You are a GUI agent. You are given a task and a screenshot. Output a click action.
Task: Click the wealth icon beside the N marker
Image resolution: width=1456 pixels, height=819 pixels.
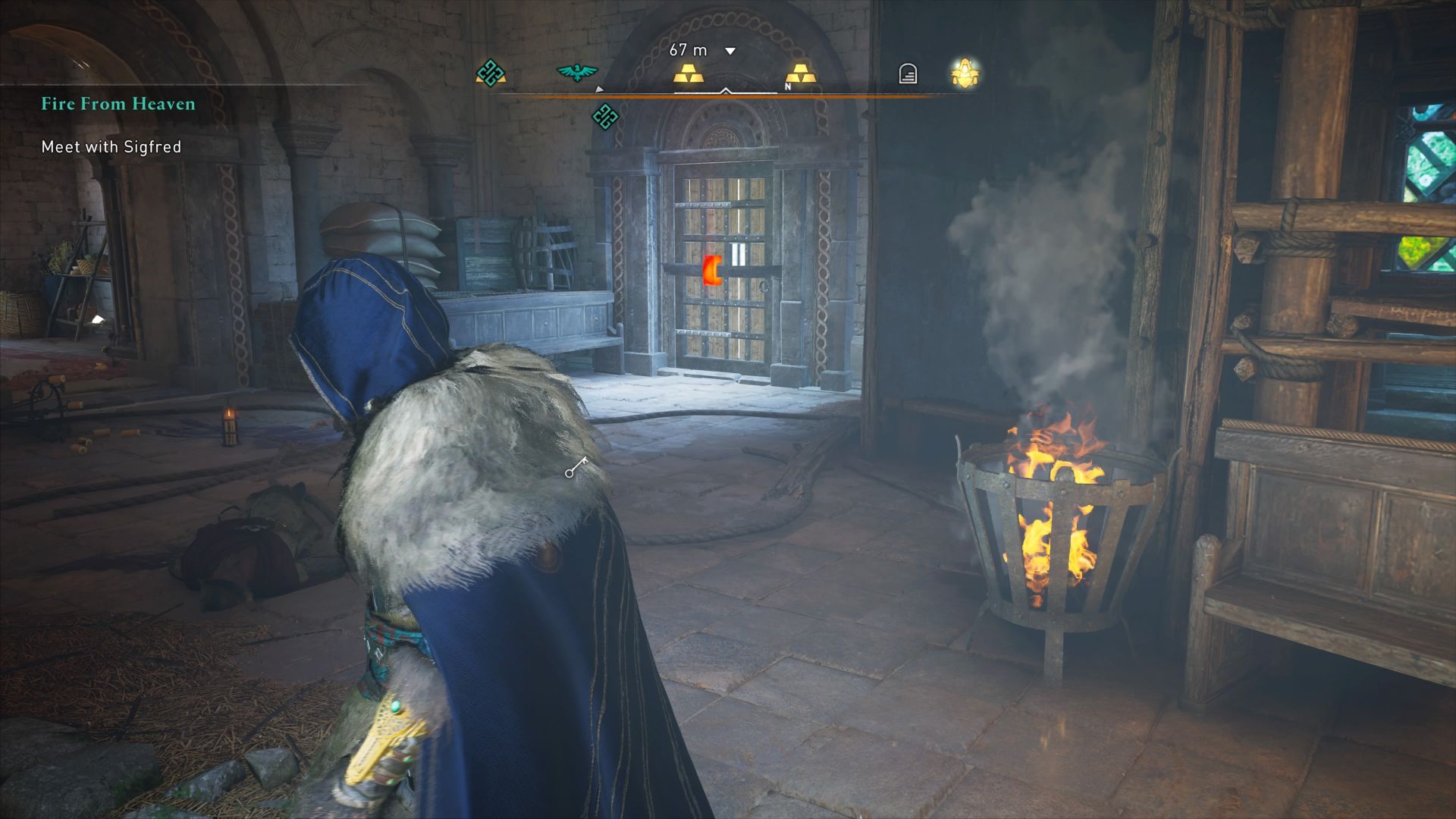click(803, 74)
